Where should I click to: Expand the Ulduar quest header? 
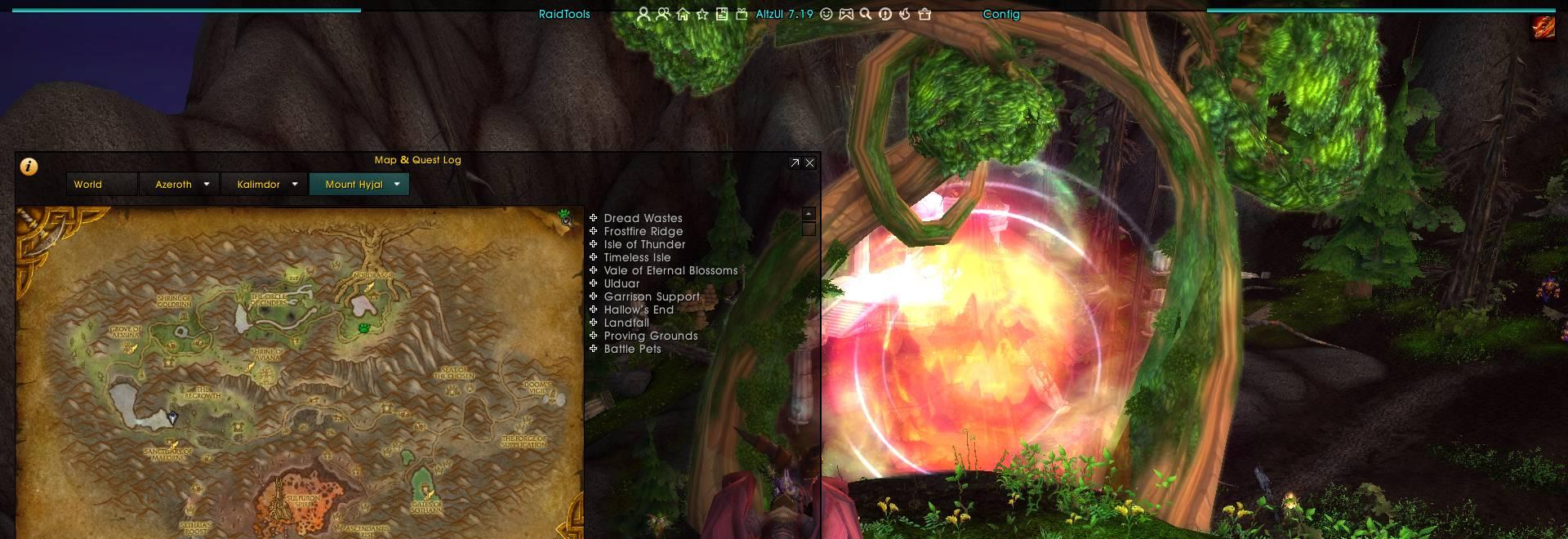point(594,283)
